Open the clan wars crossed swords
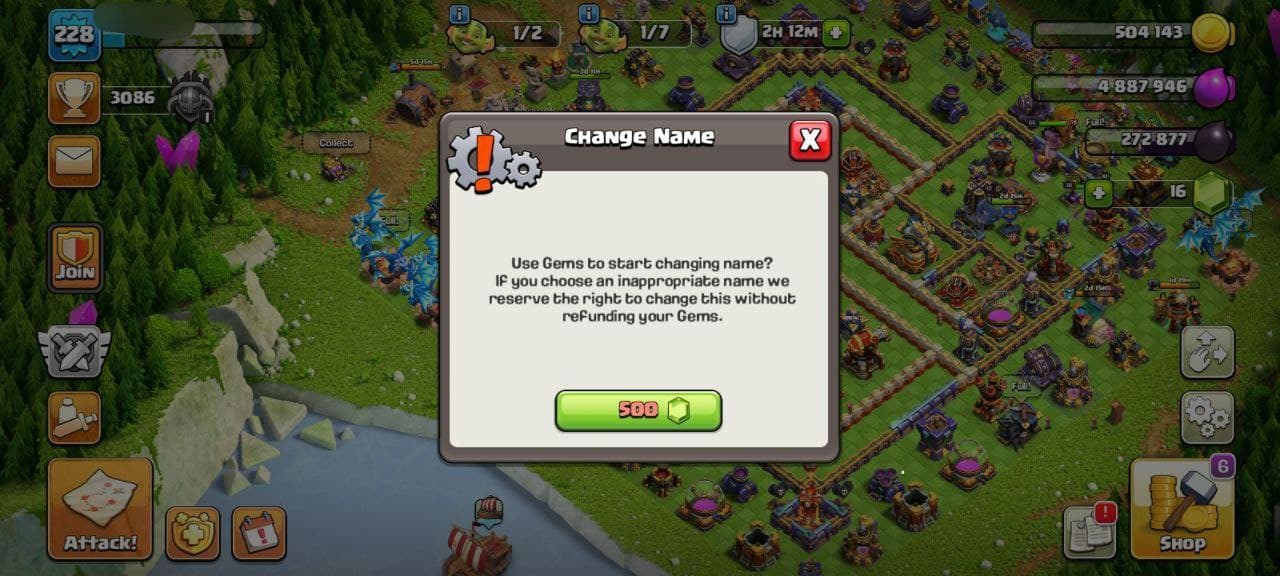Screen dimensions: 1280x576 tap(74, 350)
